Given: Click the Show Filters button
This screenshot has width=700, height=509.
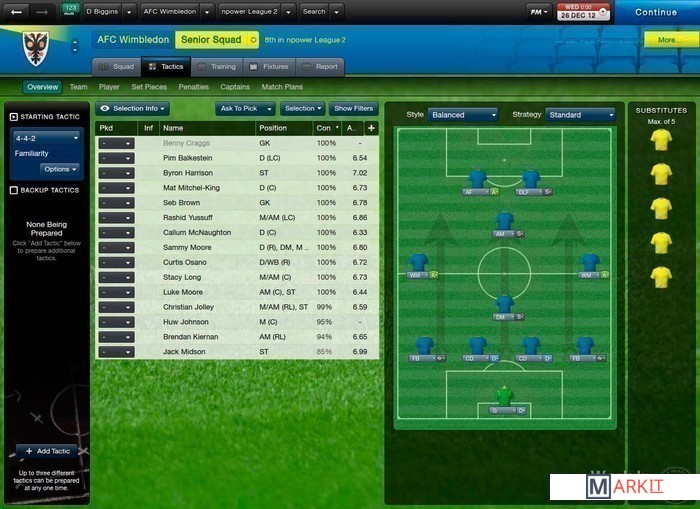Looking at the screenshot, I should (x=354, y=108).
